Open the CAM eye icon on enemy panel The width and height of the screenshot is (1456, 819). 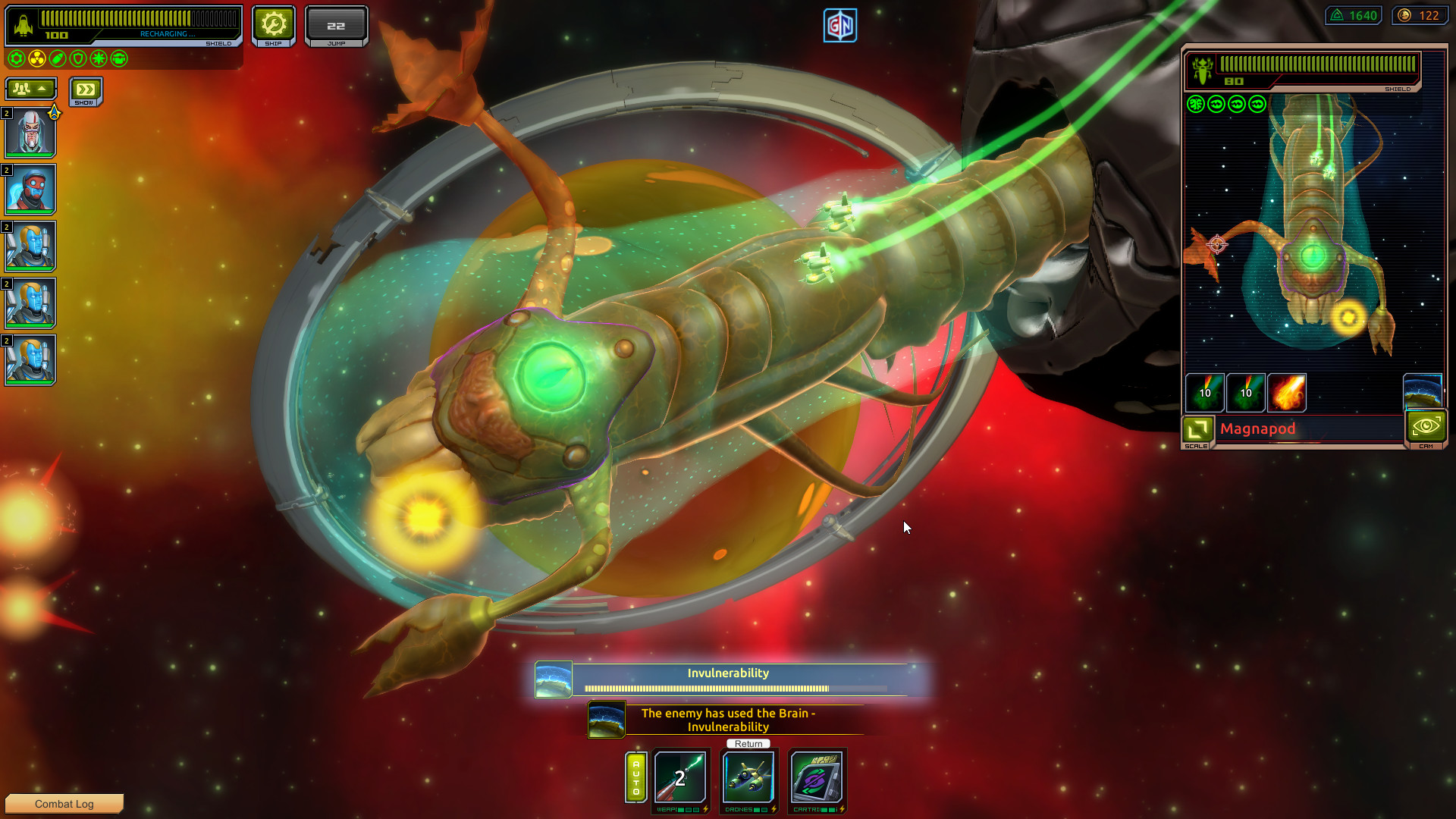point(1426,426)
